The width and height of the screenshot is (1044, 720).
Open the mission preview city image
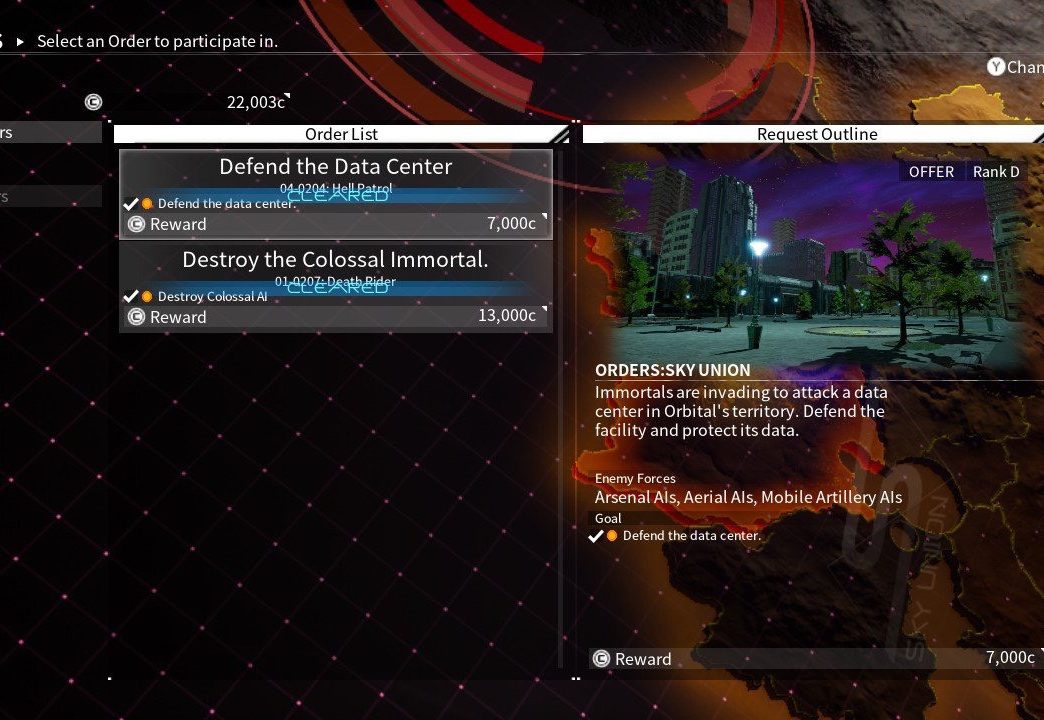point(810,265)
